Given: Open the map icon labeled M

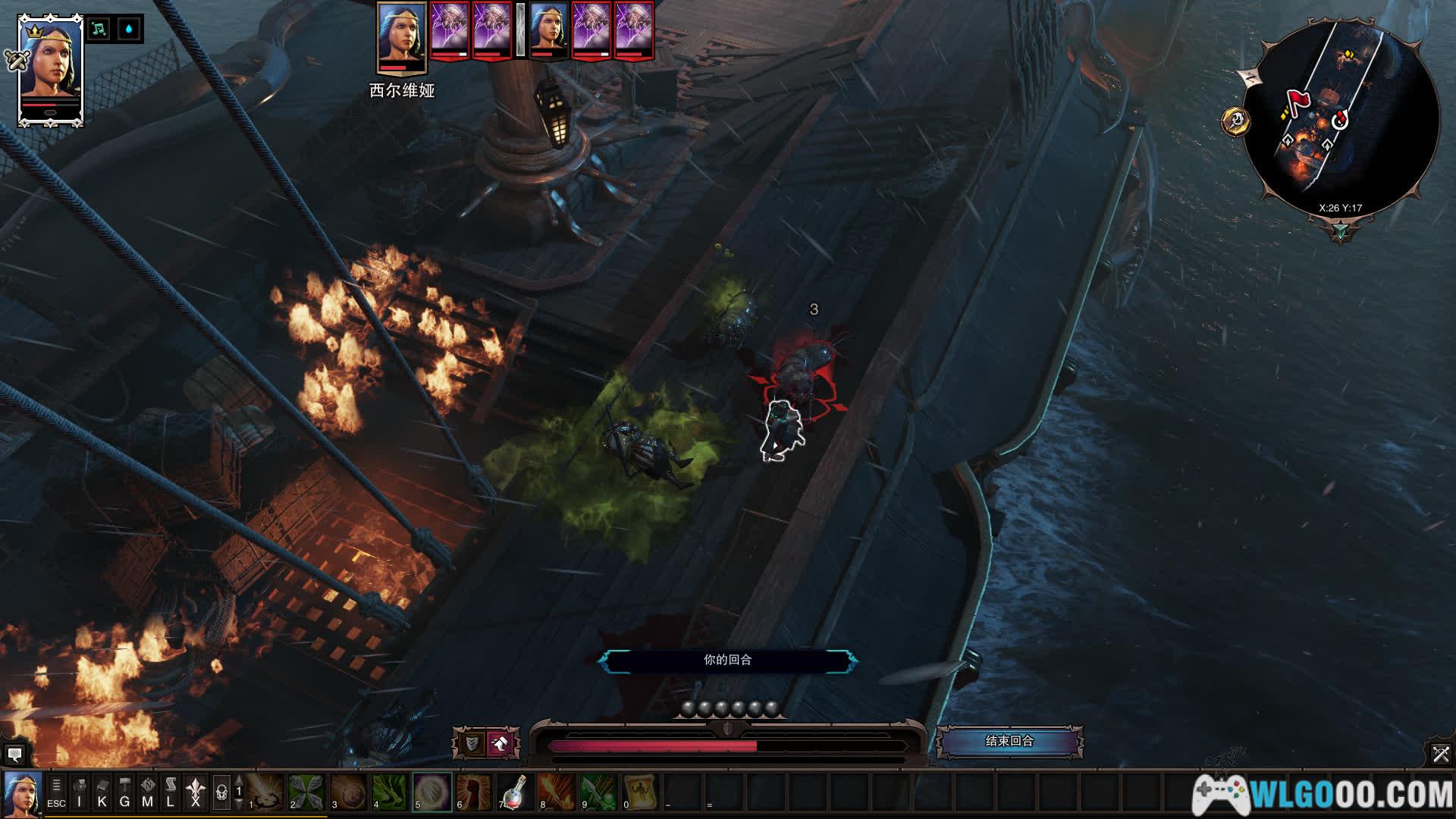Looking at the screenshot, I should [x=148, y=792].
